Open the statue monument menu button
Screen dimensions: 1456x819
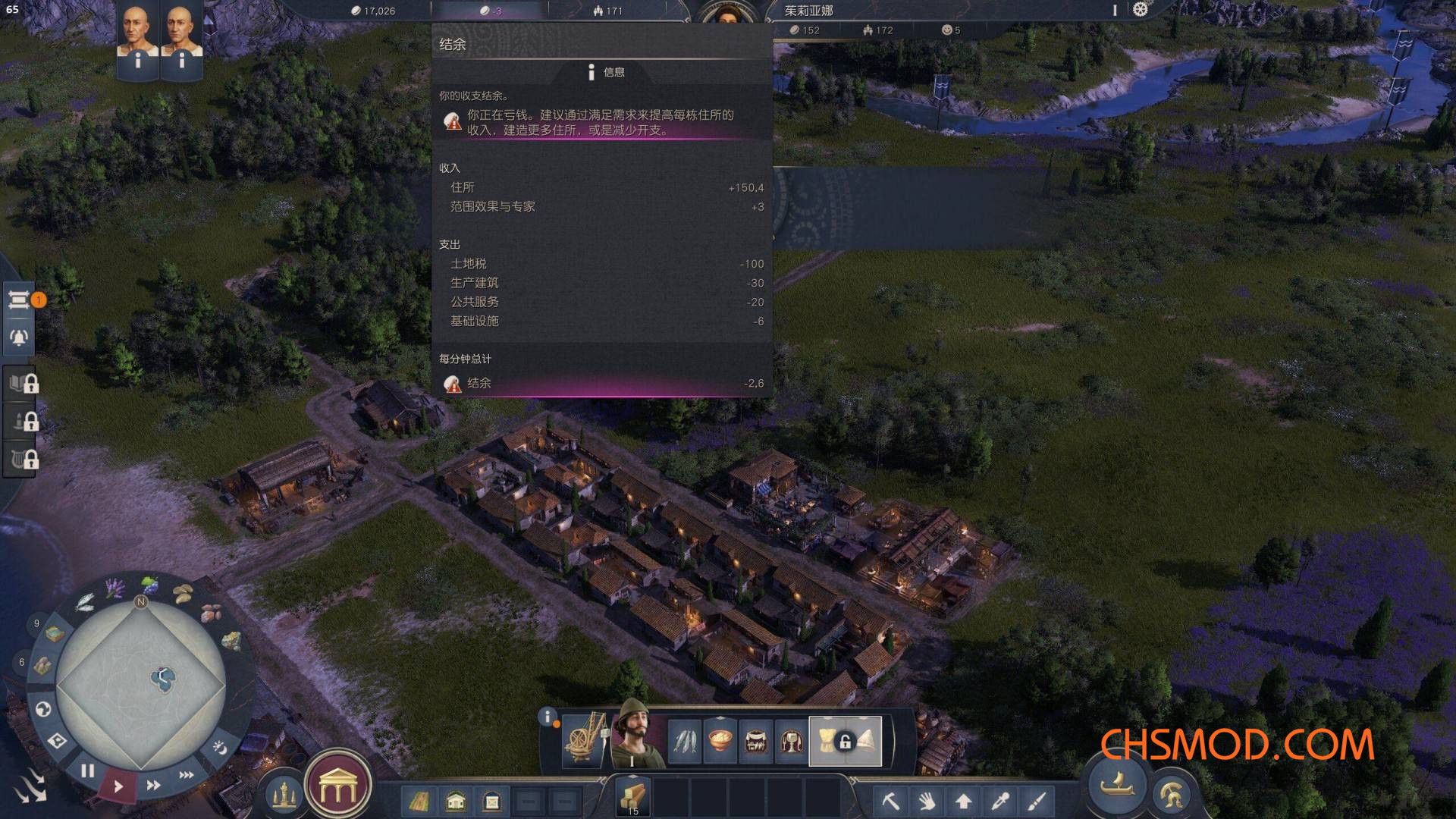tap(284, 796)
